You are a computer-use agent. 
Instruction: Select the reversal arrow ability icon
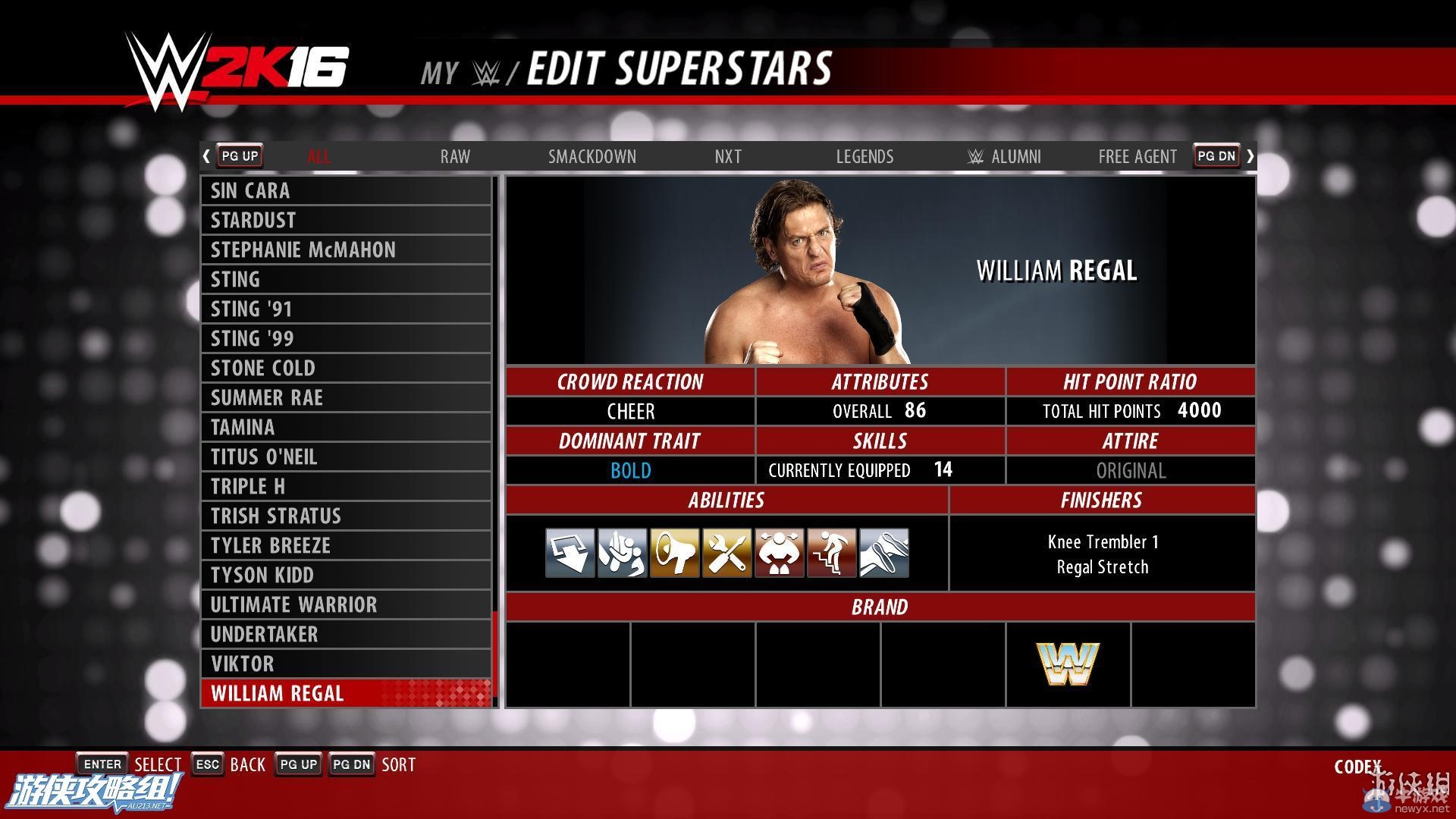[570, 553]
